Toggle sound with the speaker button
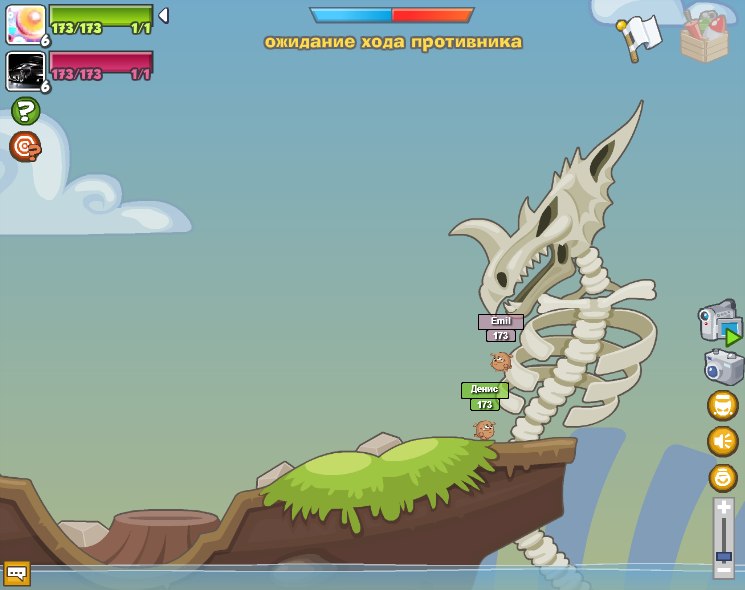 coord(722,441)
